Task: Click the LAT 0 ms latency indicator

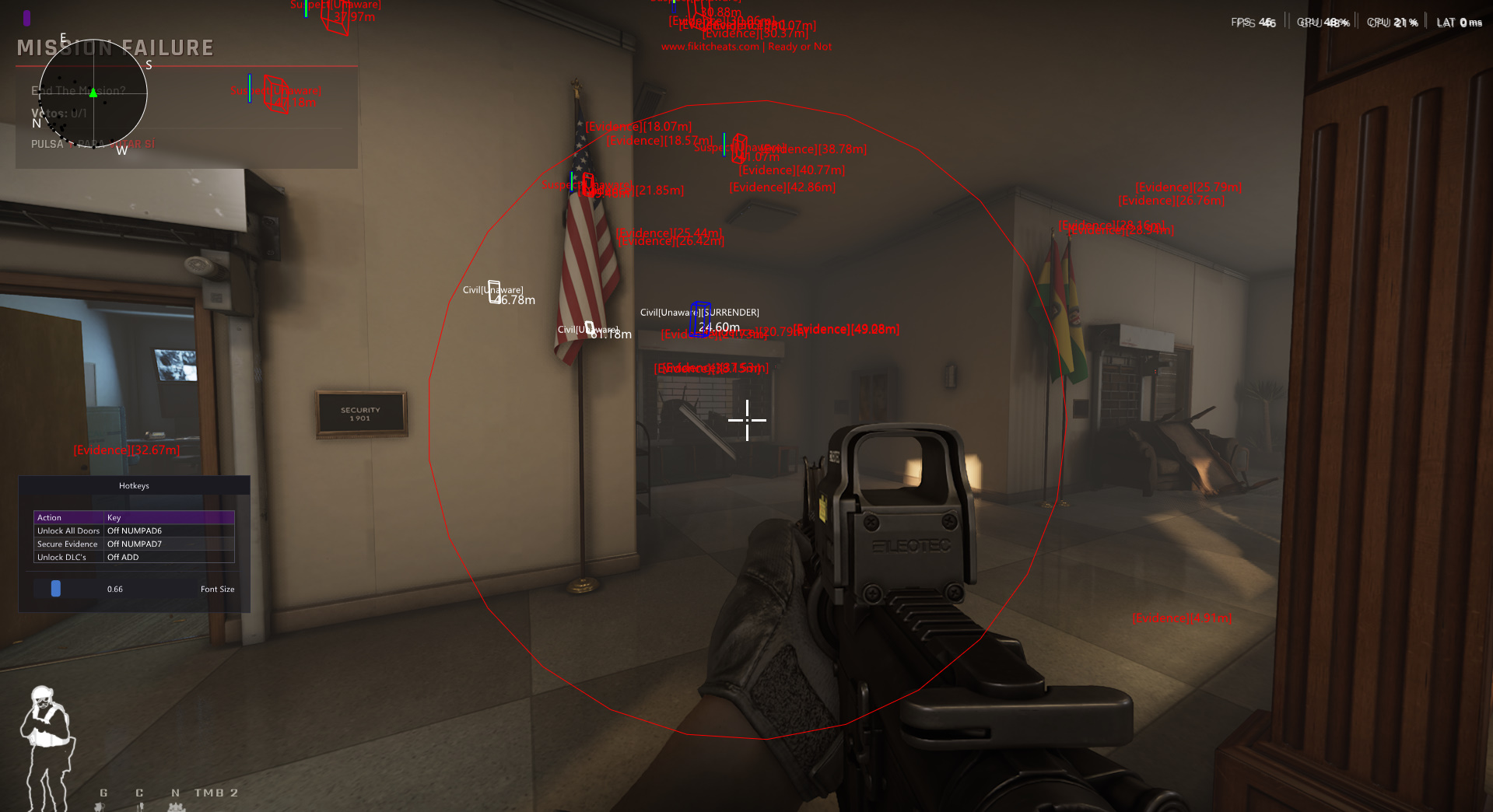Action: pyautogui.click(x=1459, y=22)
